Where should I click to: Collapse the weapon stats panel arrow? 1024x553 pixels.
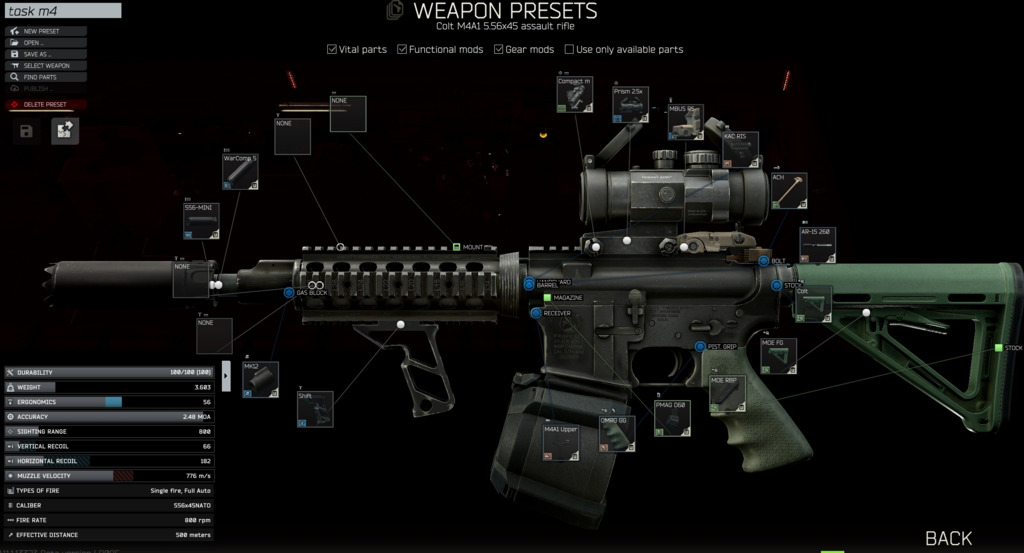click(x=225, y=374)
